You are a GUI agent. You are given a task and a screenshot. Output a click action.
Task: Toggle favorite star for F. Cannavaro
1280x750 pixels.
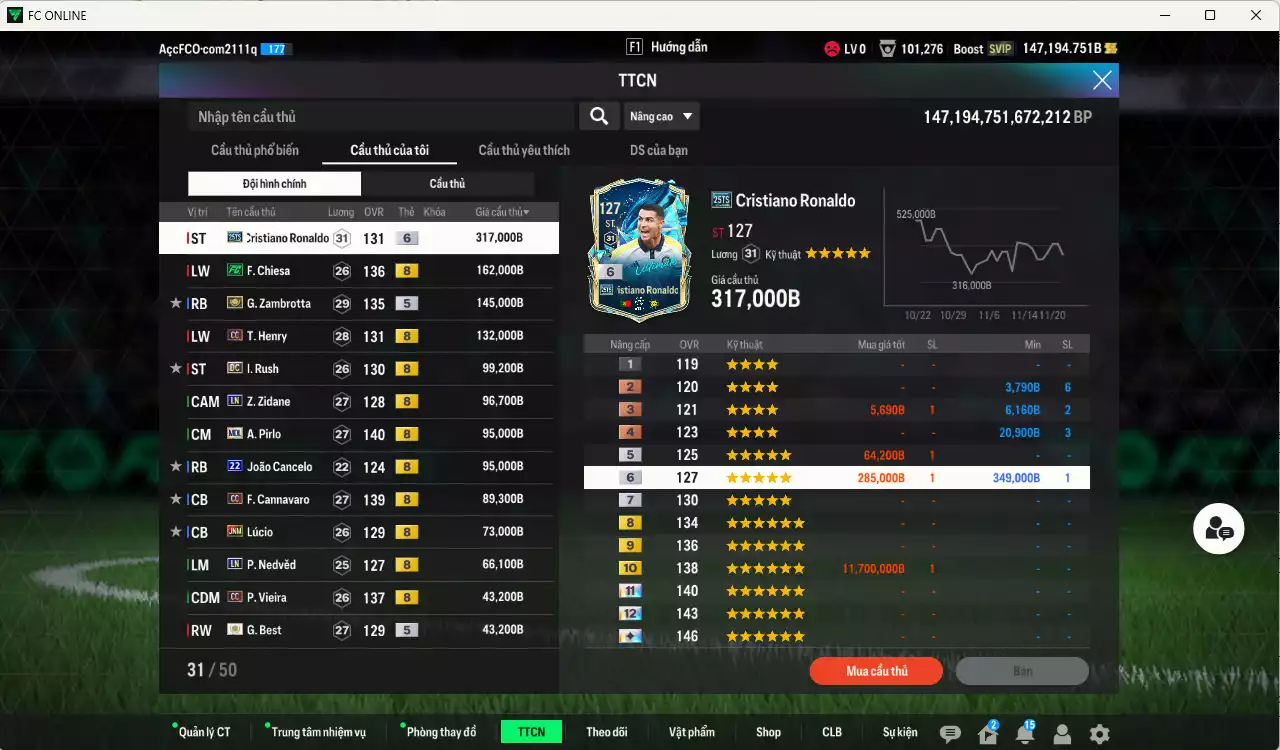(x=176, y=499)
